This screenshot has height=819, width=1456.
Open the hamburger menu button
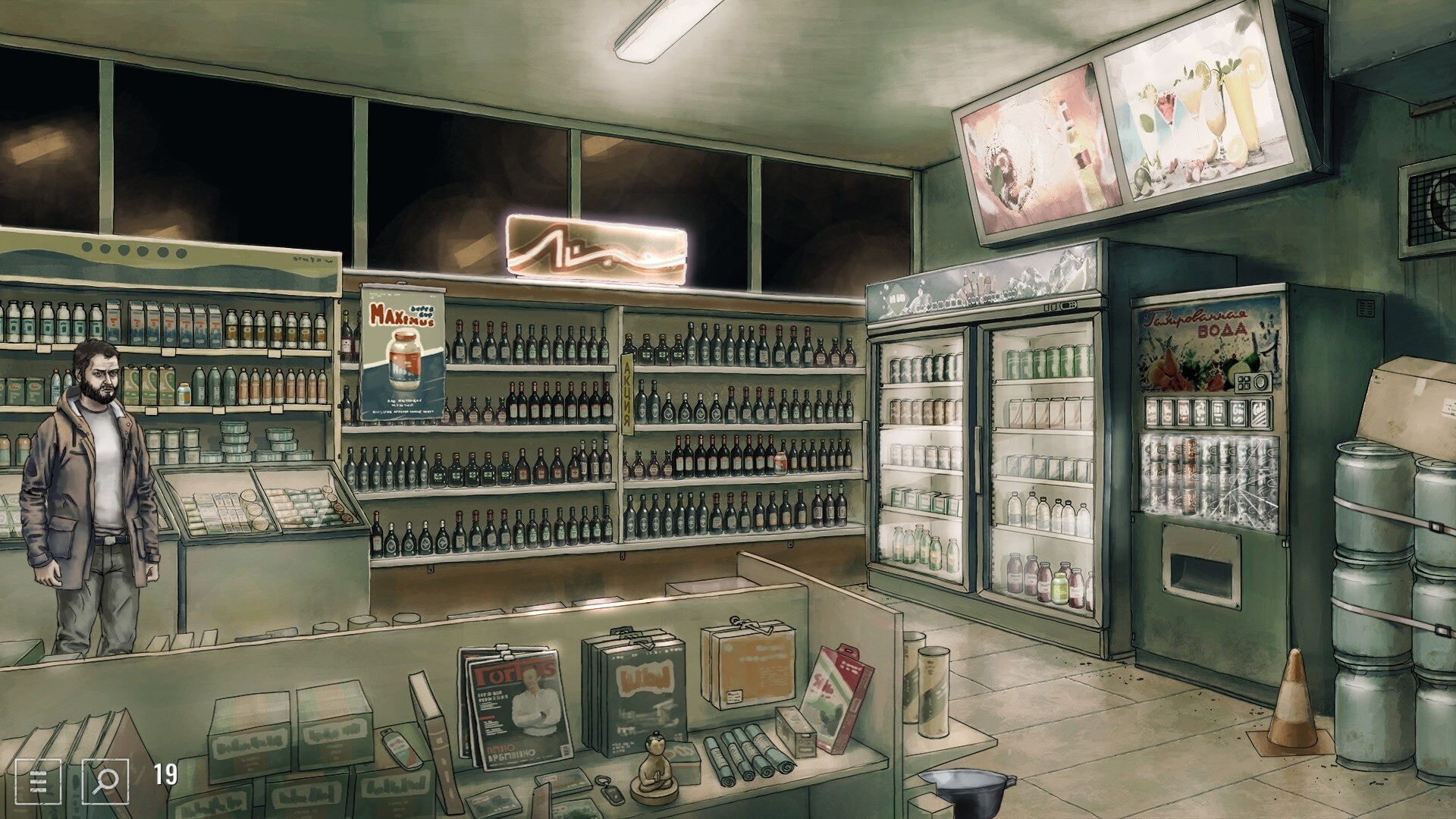click(x=38, y=780)
